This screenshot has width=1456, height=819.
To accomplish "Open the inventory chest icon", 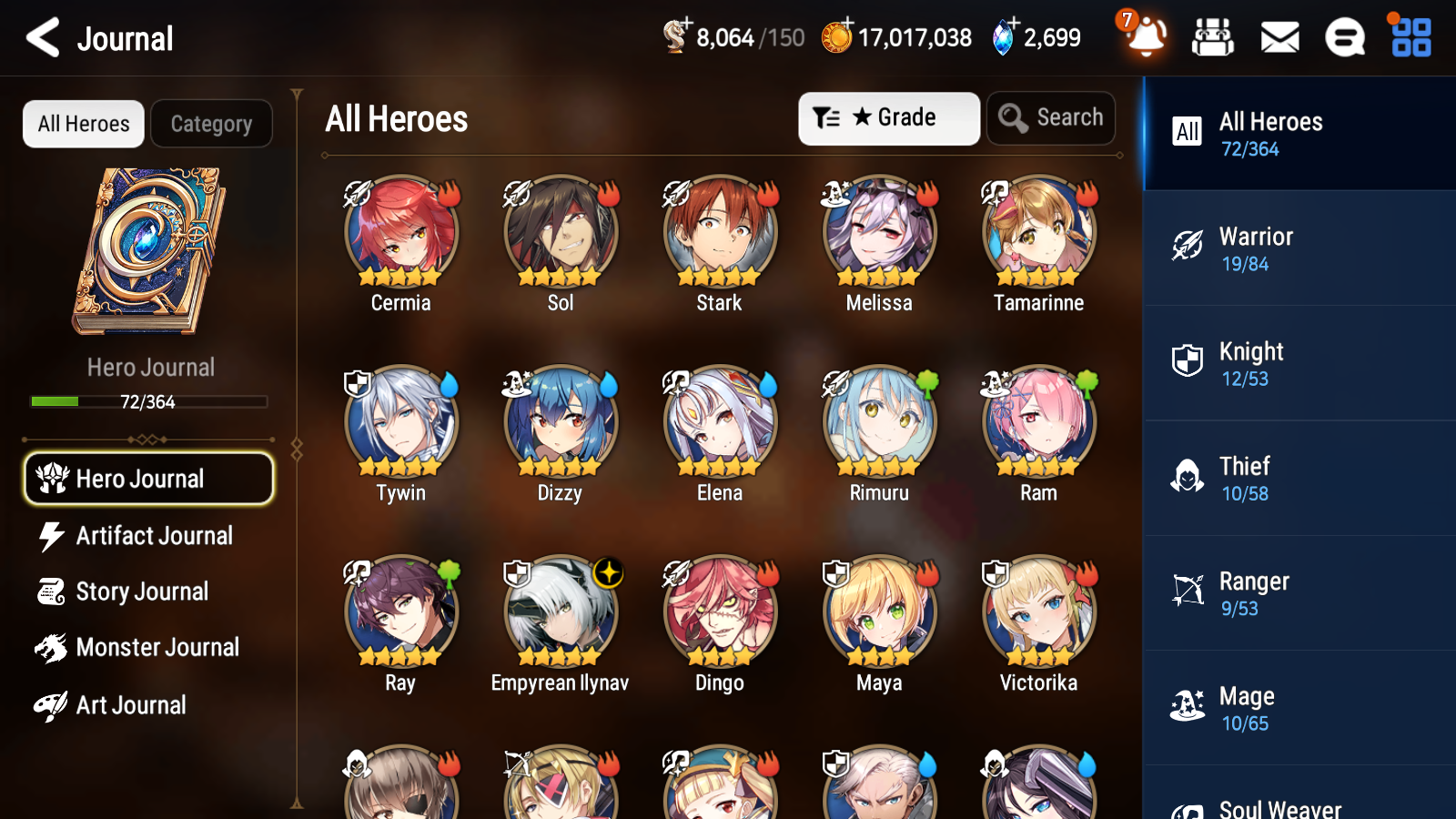I will (1214, 37).
